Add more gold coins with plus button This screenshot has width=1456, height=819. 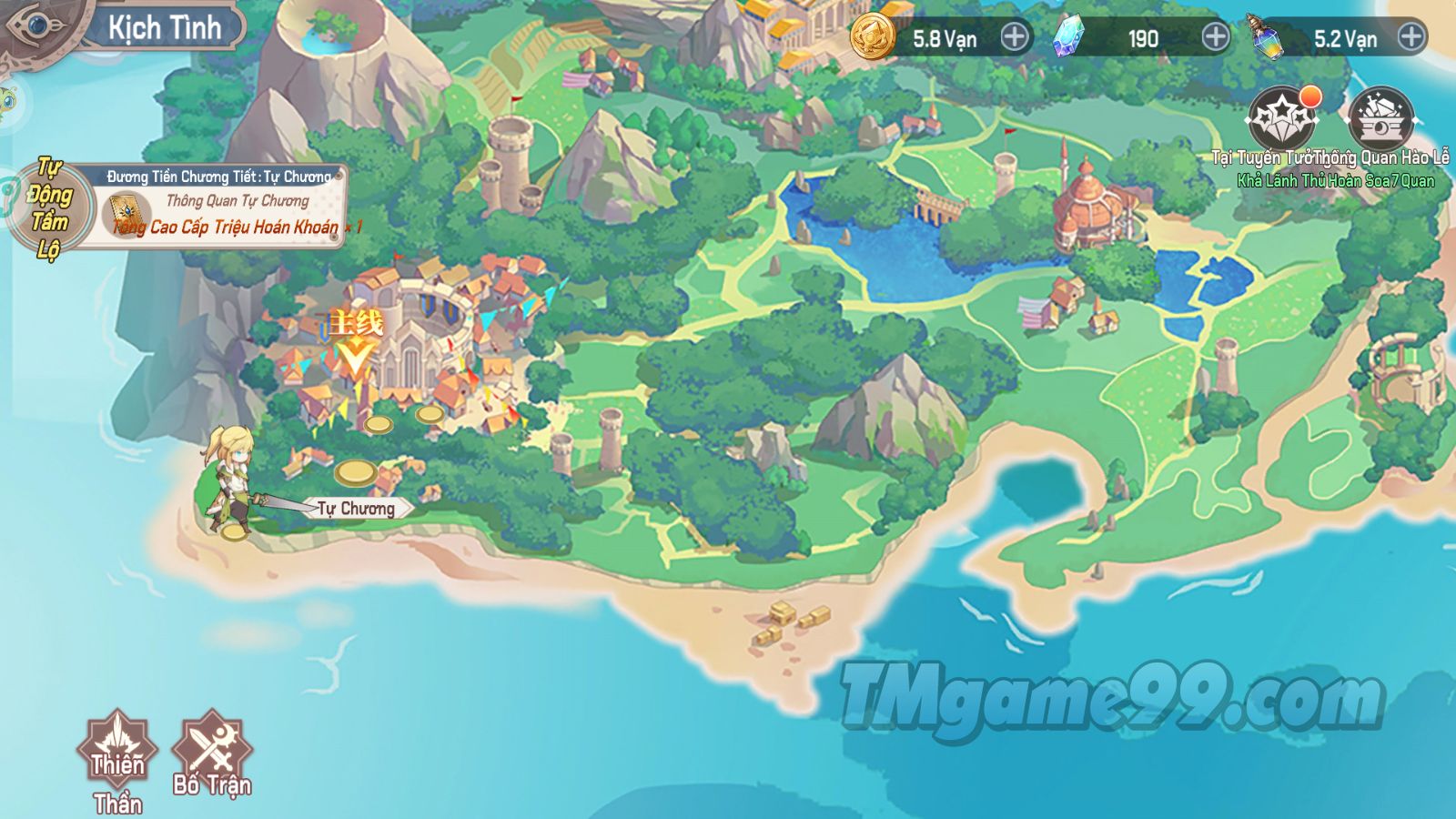1015,37
